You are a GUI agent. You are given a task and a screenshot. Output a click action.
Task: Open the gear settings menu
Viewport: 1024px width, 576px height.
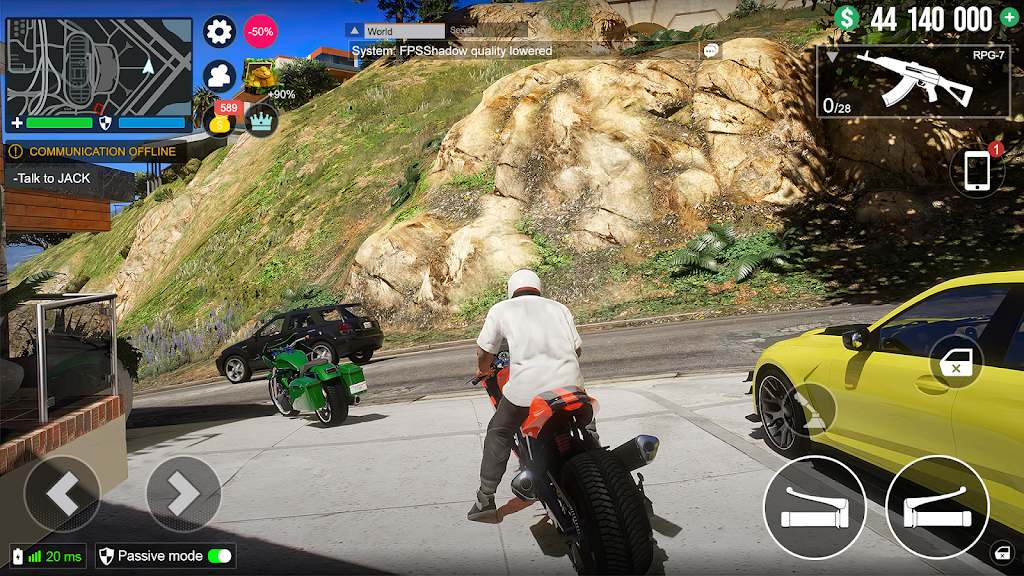[x=220, y=31]
